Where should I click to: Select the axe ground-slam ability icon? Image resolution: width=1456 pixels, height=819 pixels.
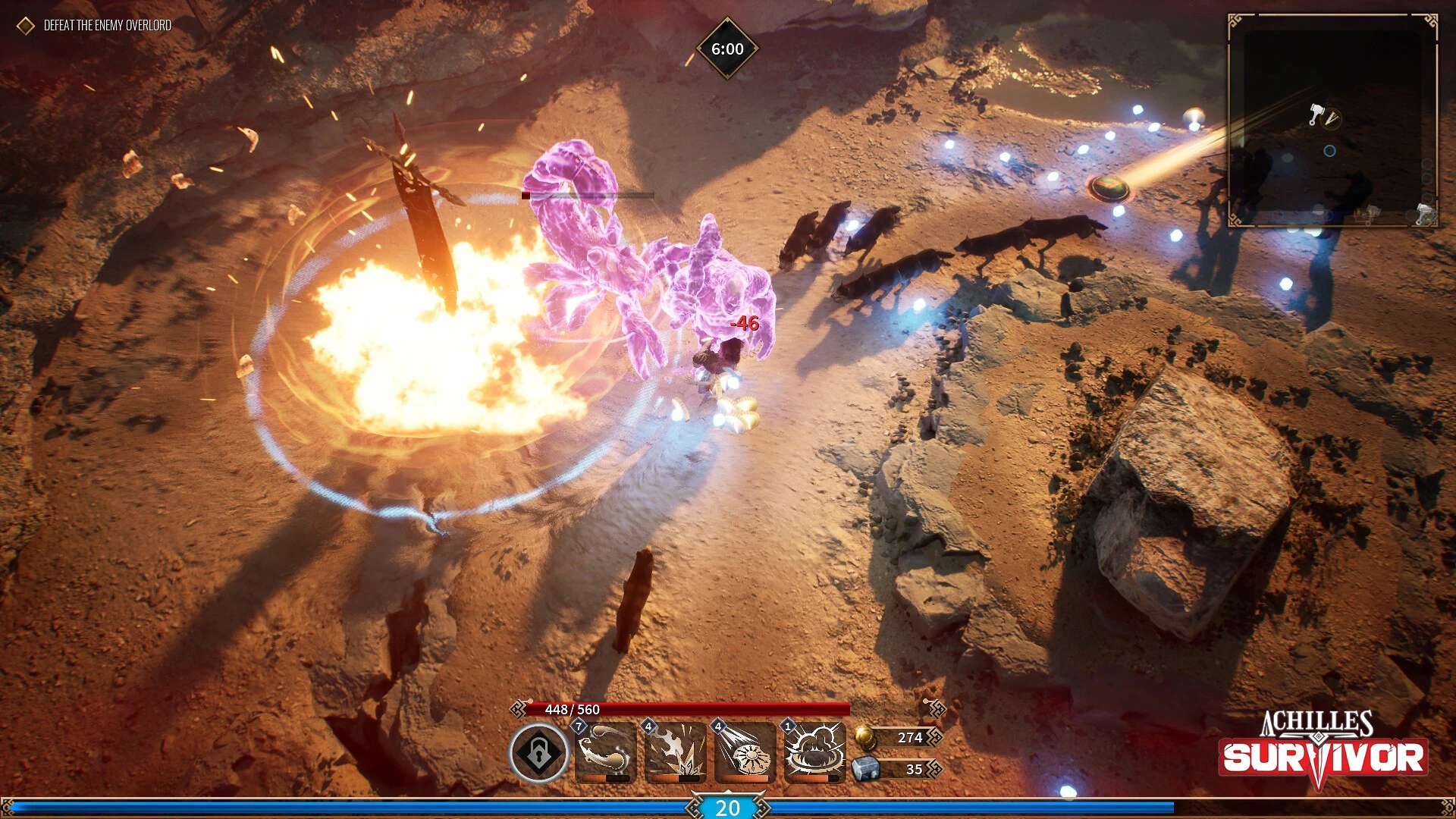pyautogui.click(x=675, y=753)
